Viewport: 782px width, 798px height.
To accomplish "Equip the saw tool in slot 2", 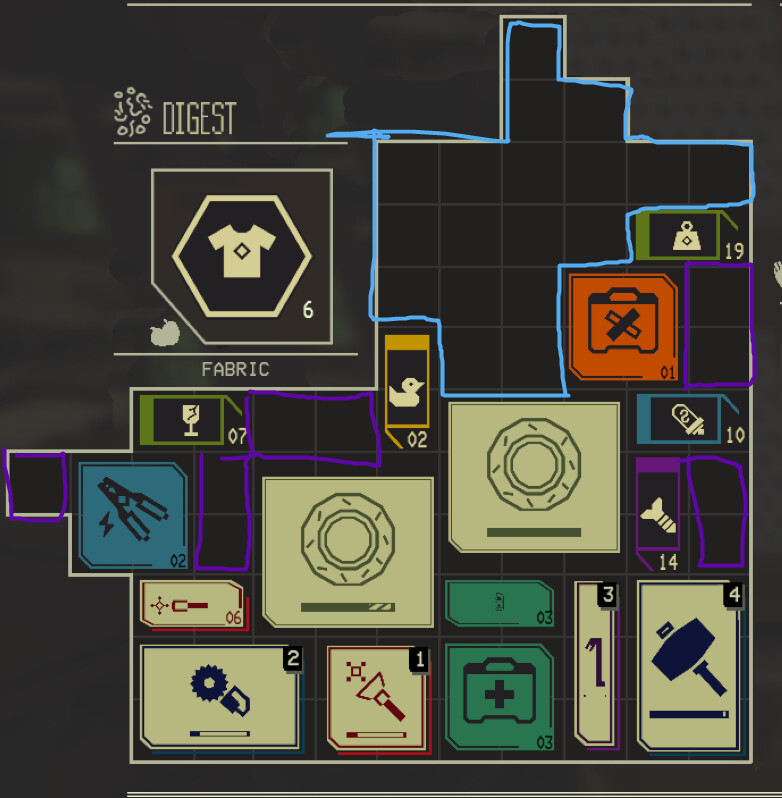I will (220, 697).
